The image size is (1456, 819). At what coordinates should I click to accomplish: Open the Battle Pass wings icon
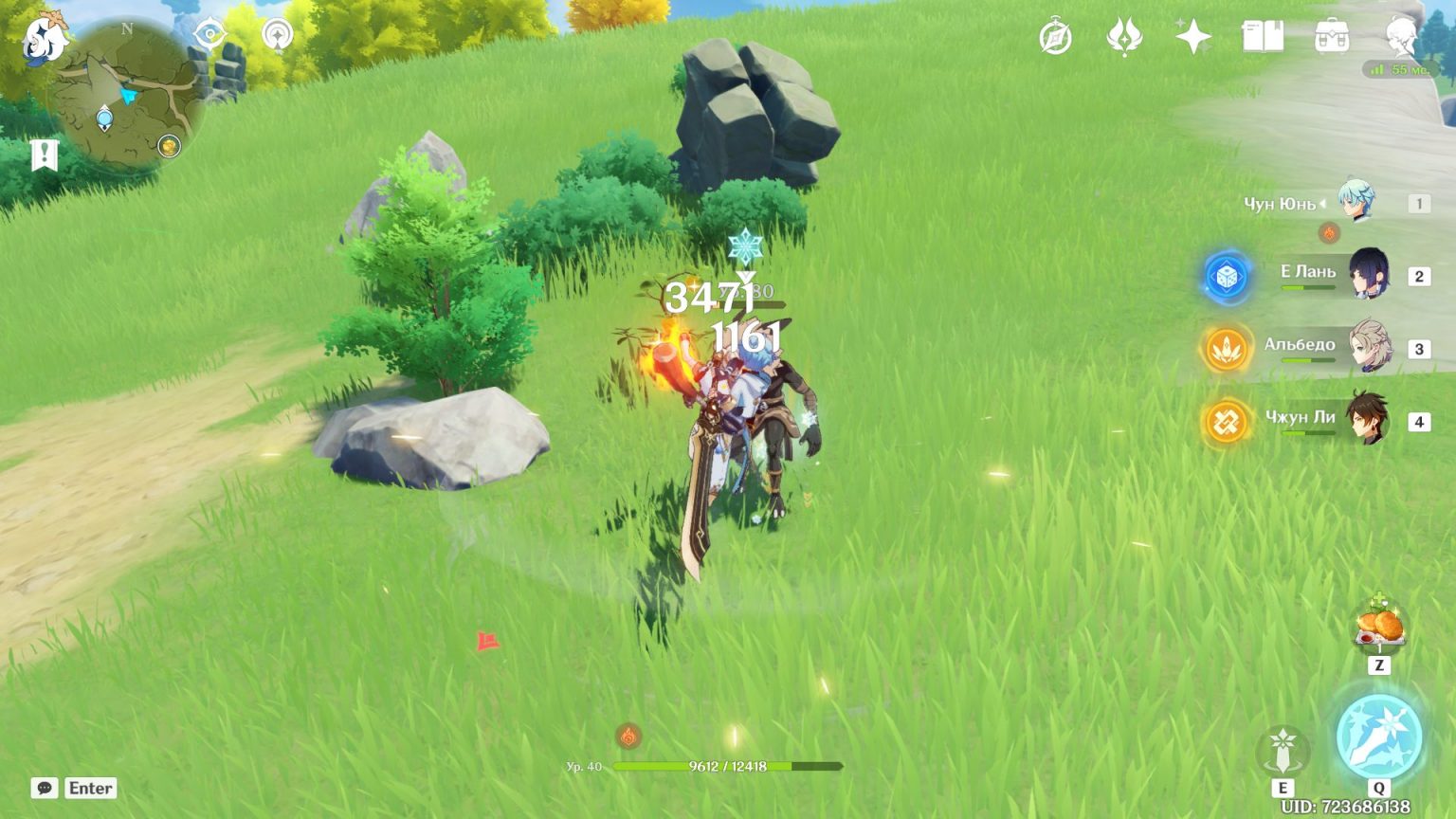click(1126, 36)
